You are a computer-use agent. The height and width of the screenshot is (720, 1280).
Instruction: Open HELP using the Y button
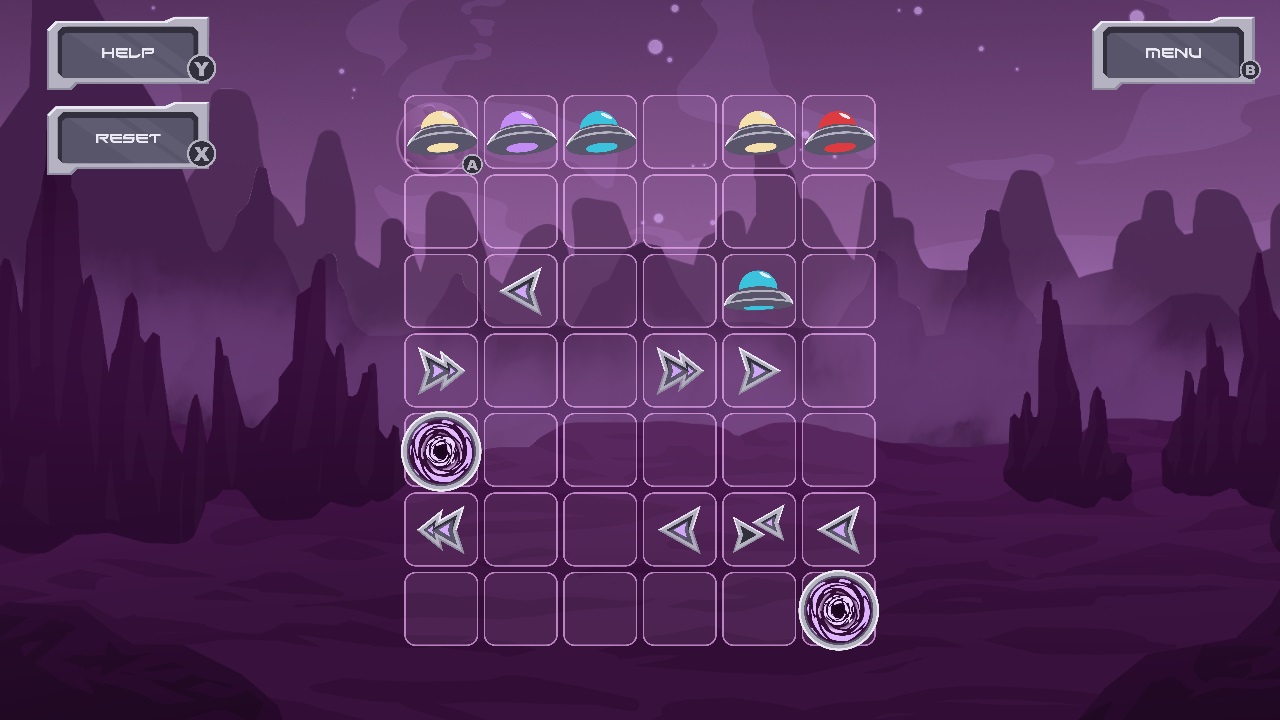click(x=129, y=52)
